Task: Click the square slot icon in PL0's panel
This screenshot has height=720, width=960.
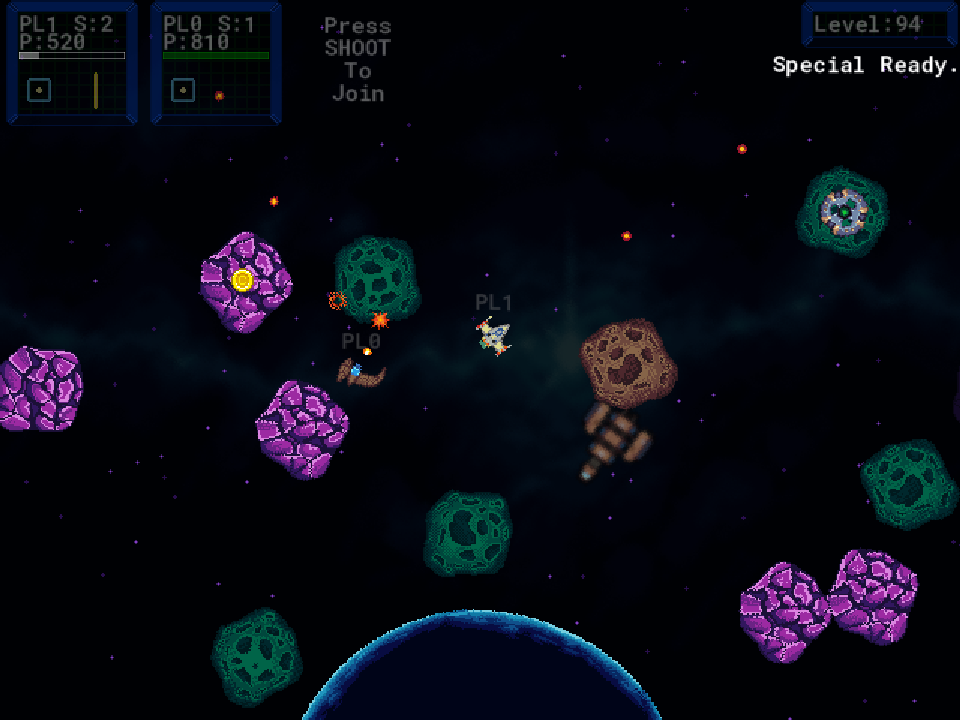Action: click(x=183, y=90)
